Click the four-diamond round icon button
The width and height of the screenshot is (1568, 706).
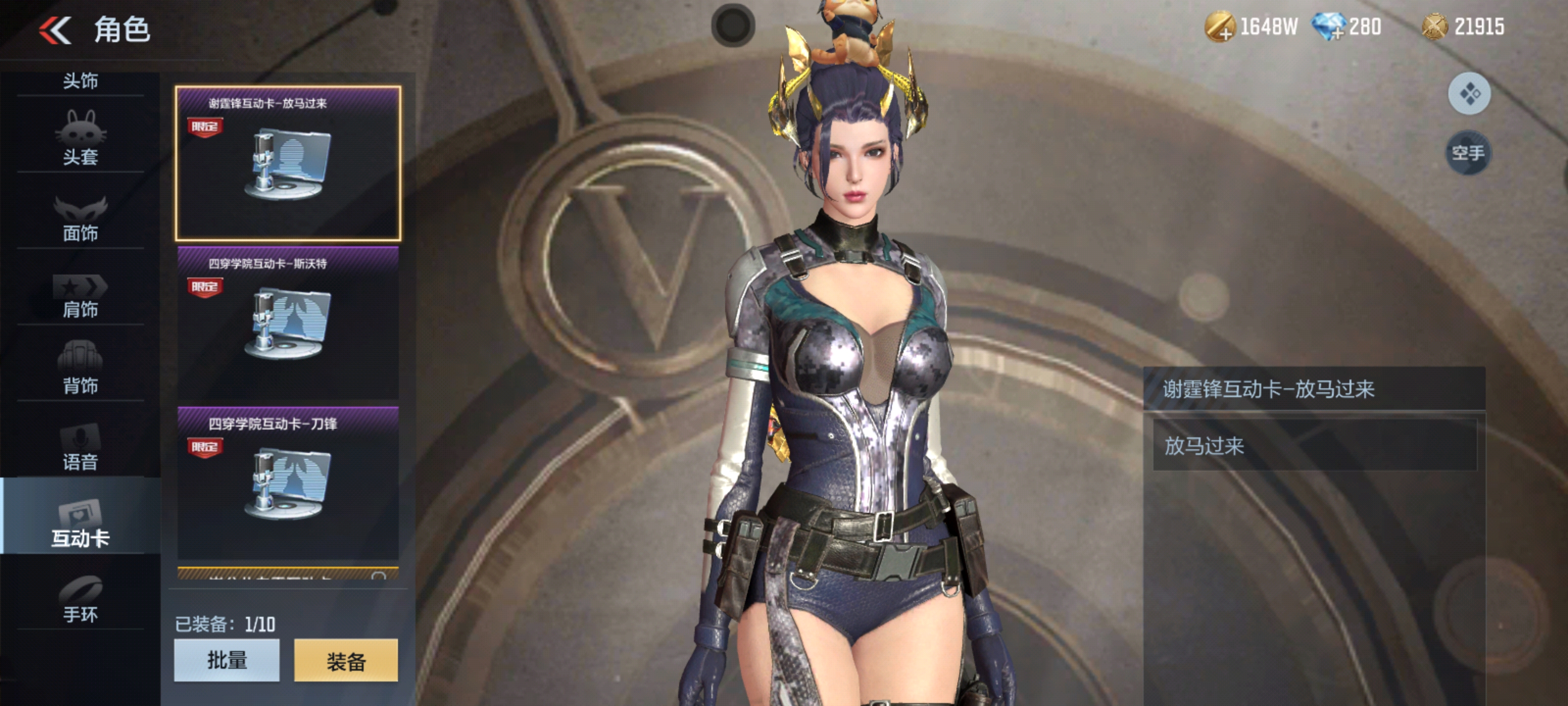[x=1469, y=94]
